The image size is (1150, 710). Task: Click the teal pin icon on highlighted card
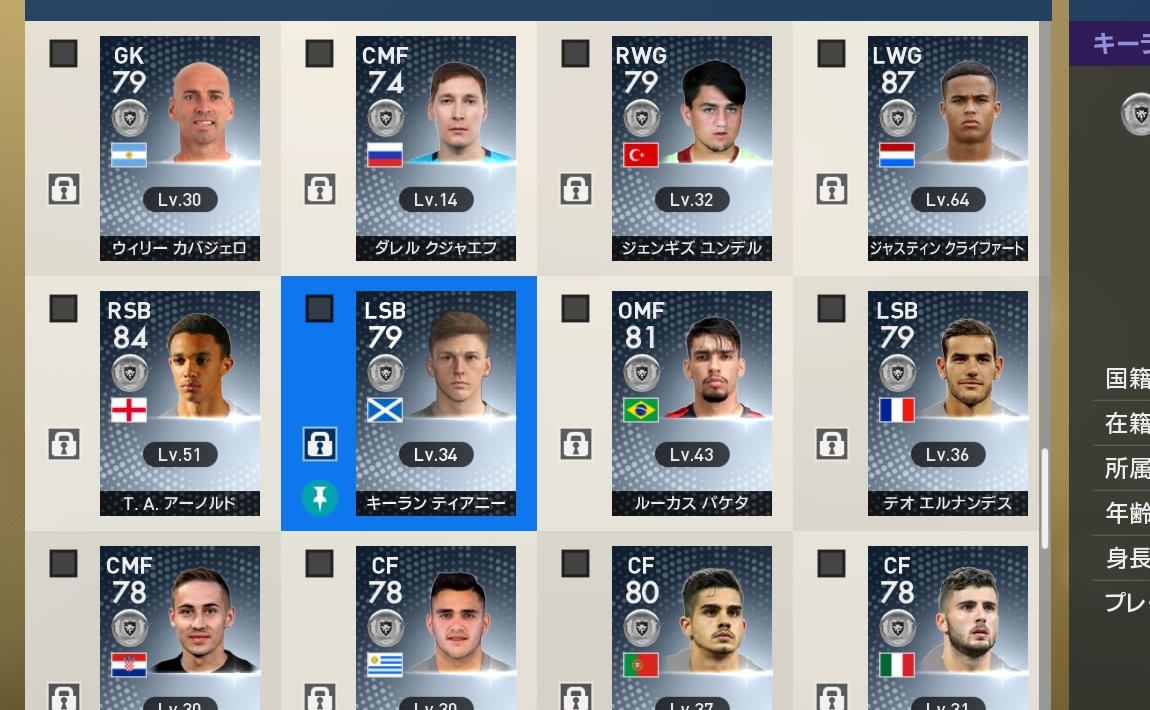pos(320,497)
